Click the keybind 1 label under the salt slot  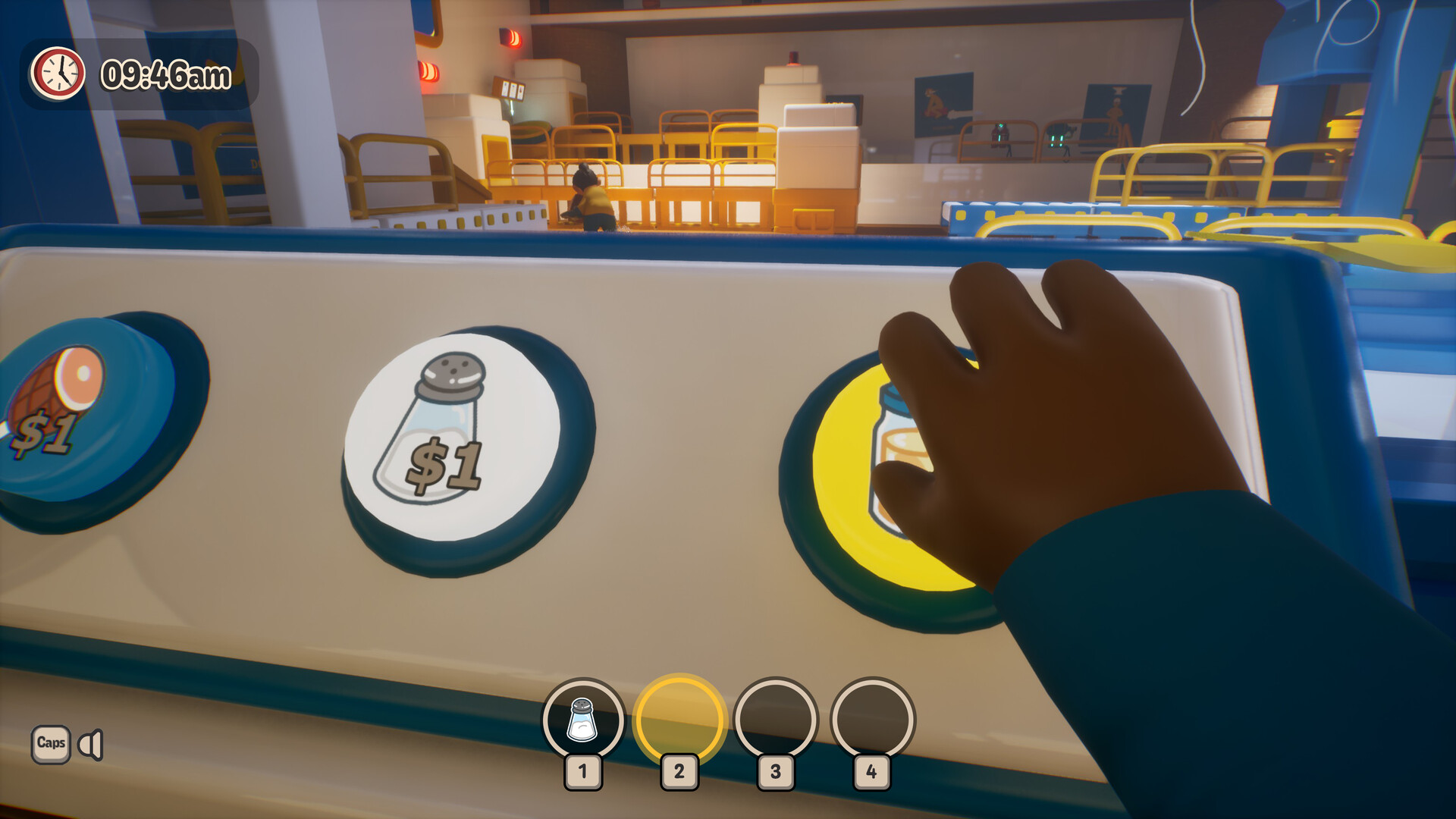tap(583, 772)
